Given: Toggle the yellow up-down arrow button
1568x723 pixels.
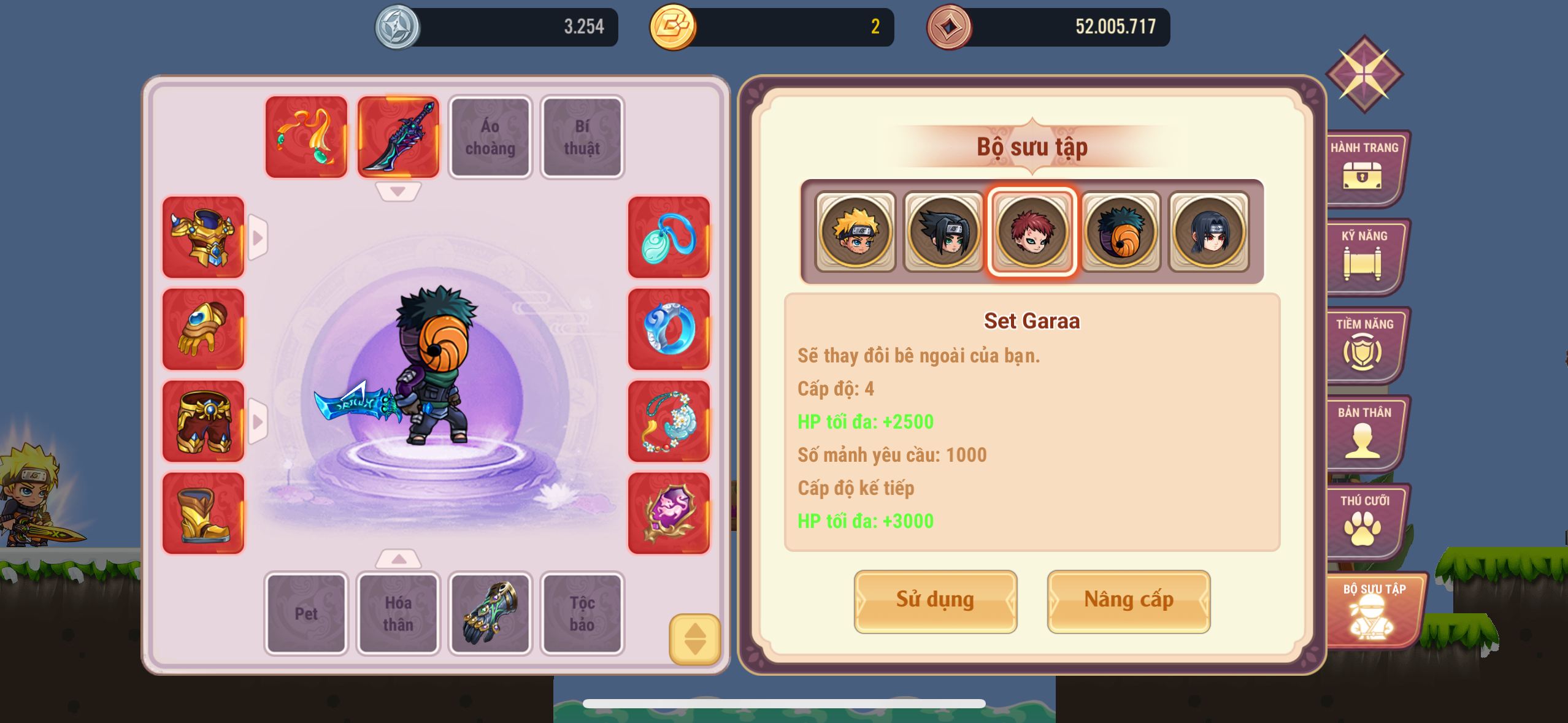Looking at the screenshot, I should pos(694,639).
